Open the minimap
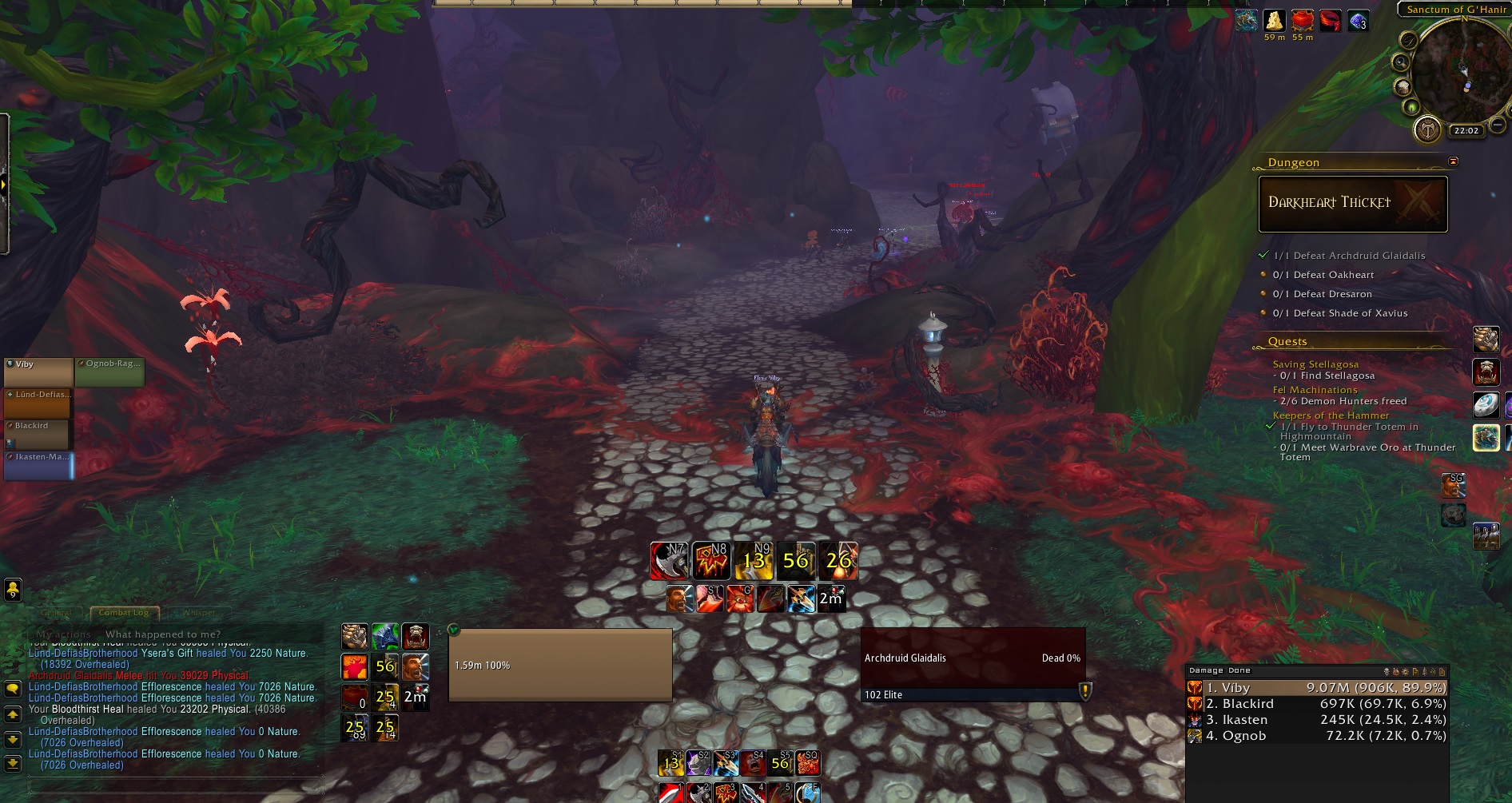Image resolution: width=1512 pixels, height=803 pixels. pyautogui.click(x=1461, y=72)
